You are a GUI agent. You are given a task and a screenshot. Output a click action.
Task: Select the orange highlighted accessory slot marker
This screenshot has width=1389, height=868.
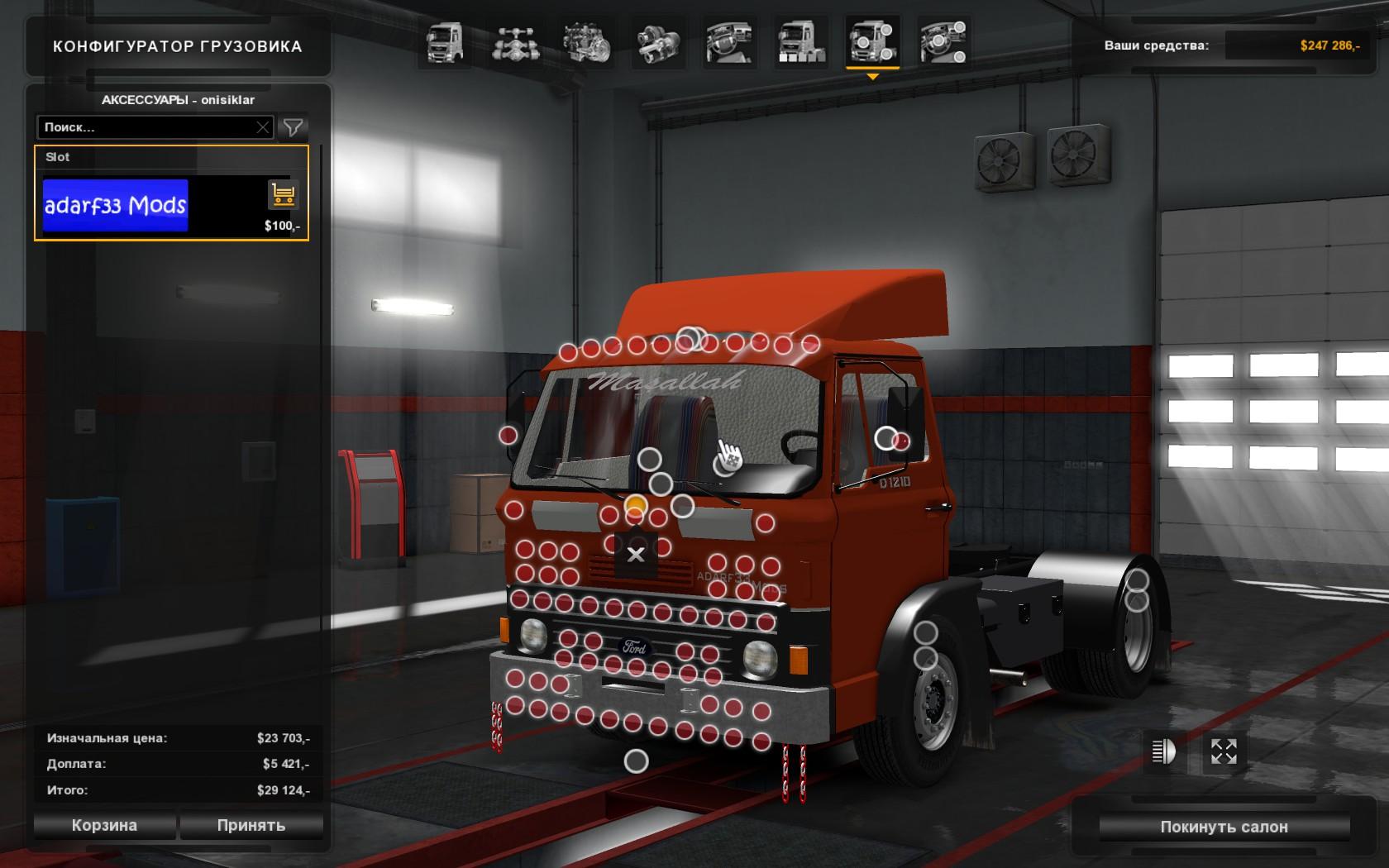[635, 505]
